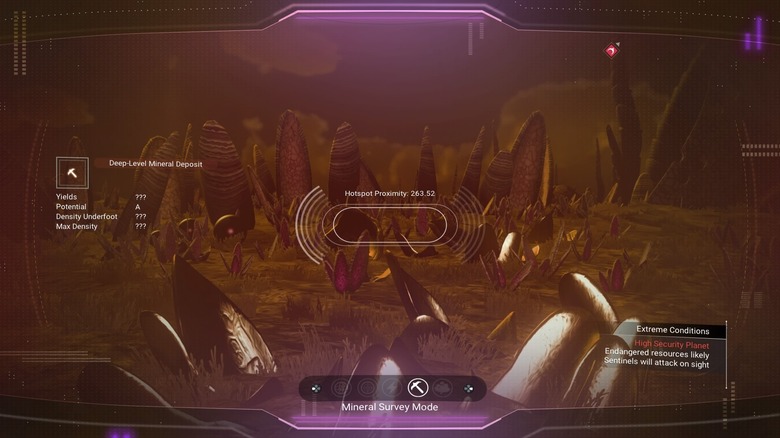Choose the lightning bolt power survey mode
The height and width of the screenshot is (438, 780).
(391, 388)
